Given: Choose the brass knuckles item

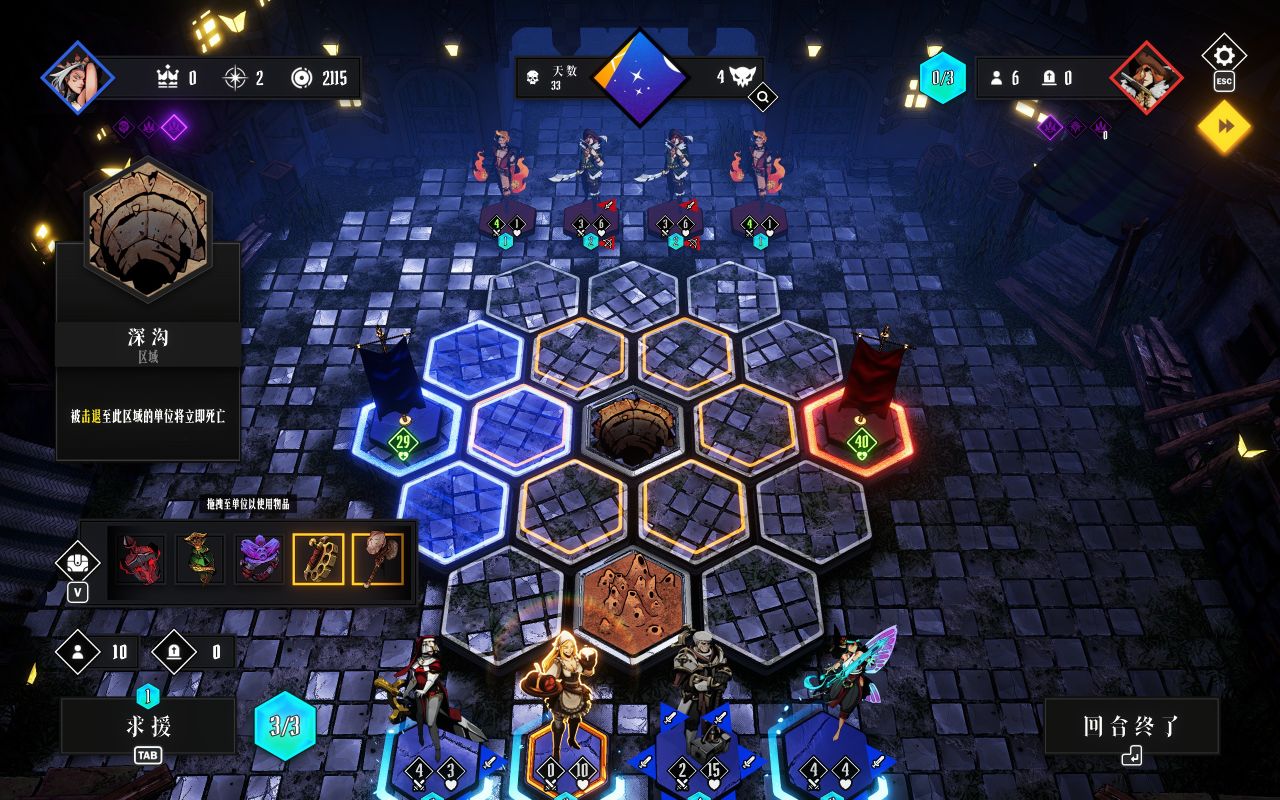Looking at the screenshot, I should click(x=318, y=559).
